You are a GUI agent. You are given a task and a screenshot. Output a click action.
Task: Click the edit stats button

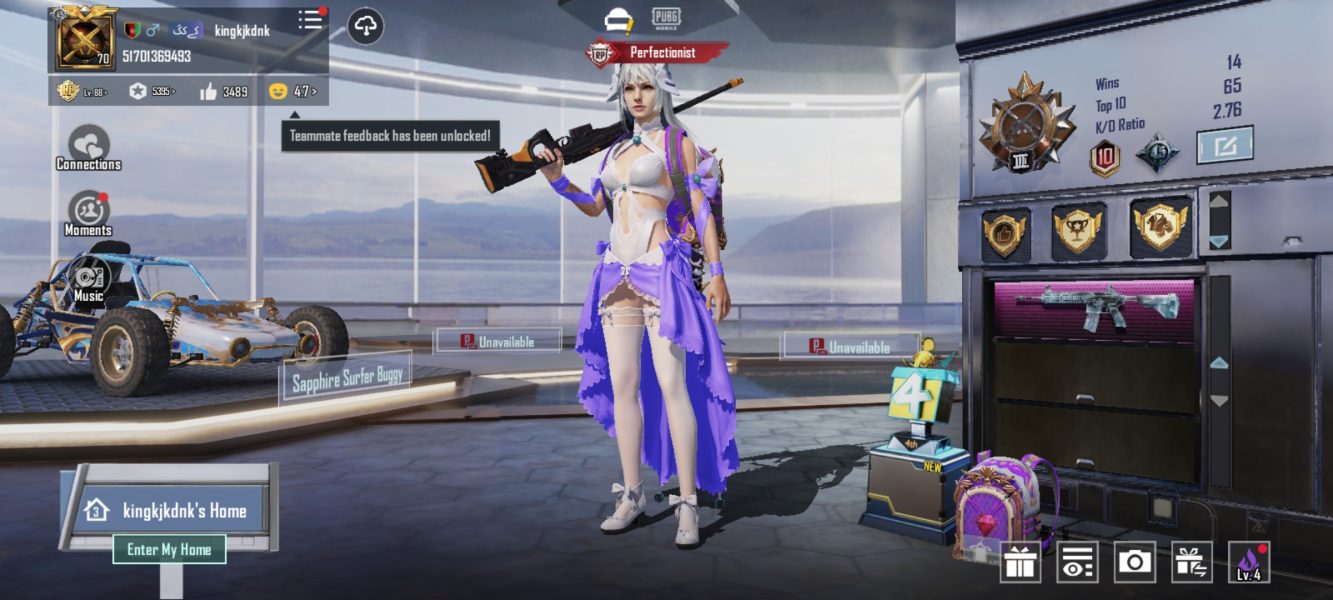pos(1224,146)
